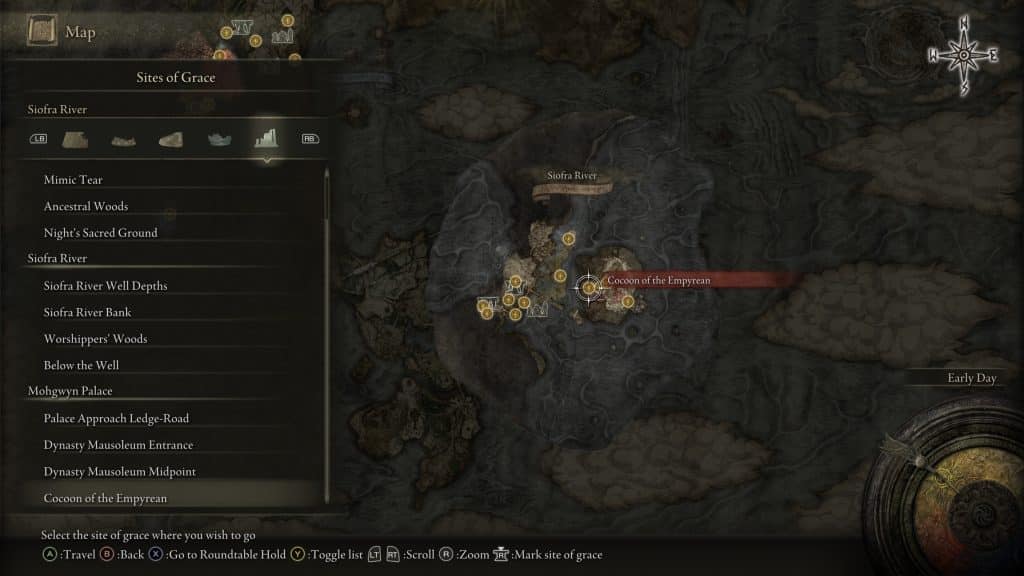
Task: Choose Palace Approach Ledge-Road
Action: [x=116, y=418]
